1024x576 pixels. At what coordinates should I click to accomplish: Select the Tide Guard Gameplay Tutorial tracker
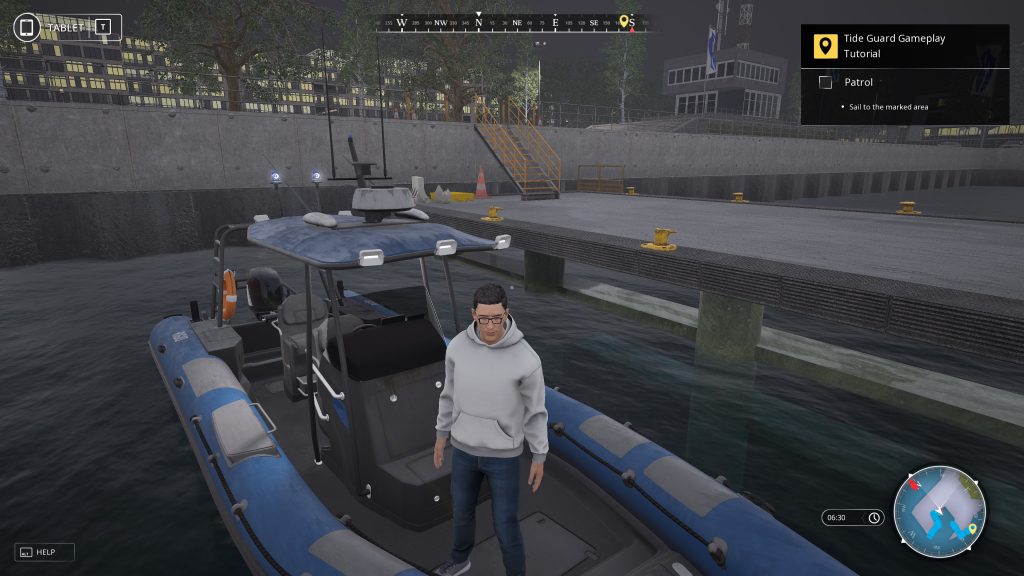pyautogui.click(x=894, y=46)
